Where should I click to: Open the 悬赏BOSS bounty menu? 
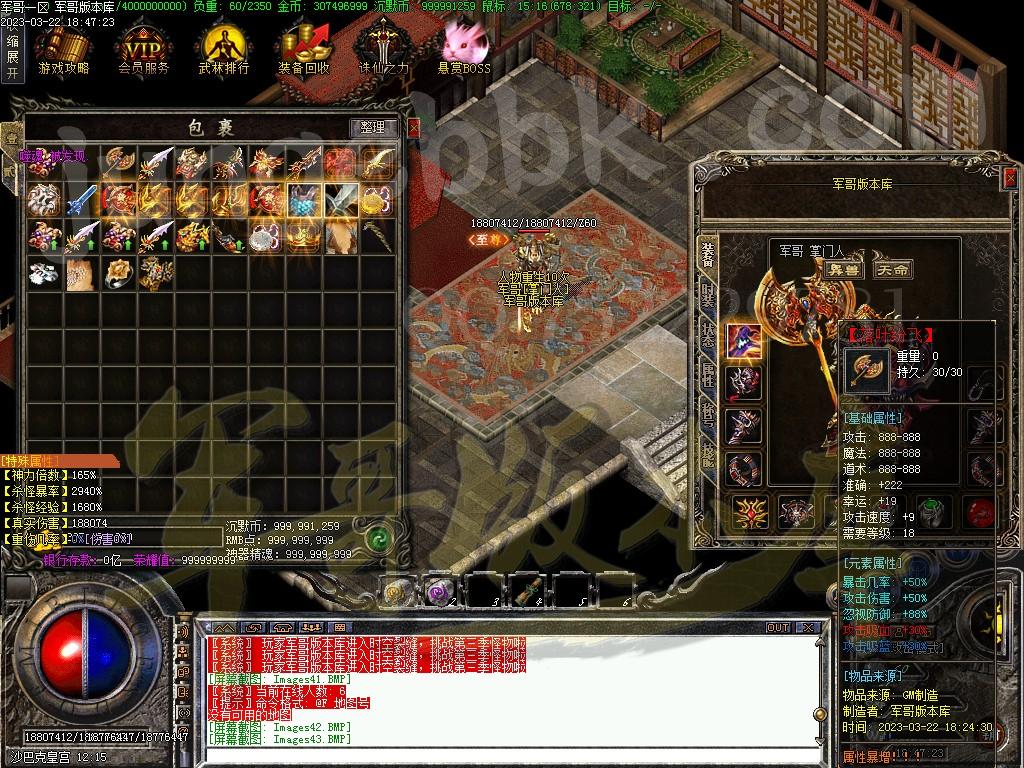point(464,50)
